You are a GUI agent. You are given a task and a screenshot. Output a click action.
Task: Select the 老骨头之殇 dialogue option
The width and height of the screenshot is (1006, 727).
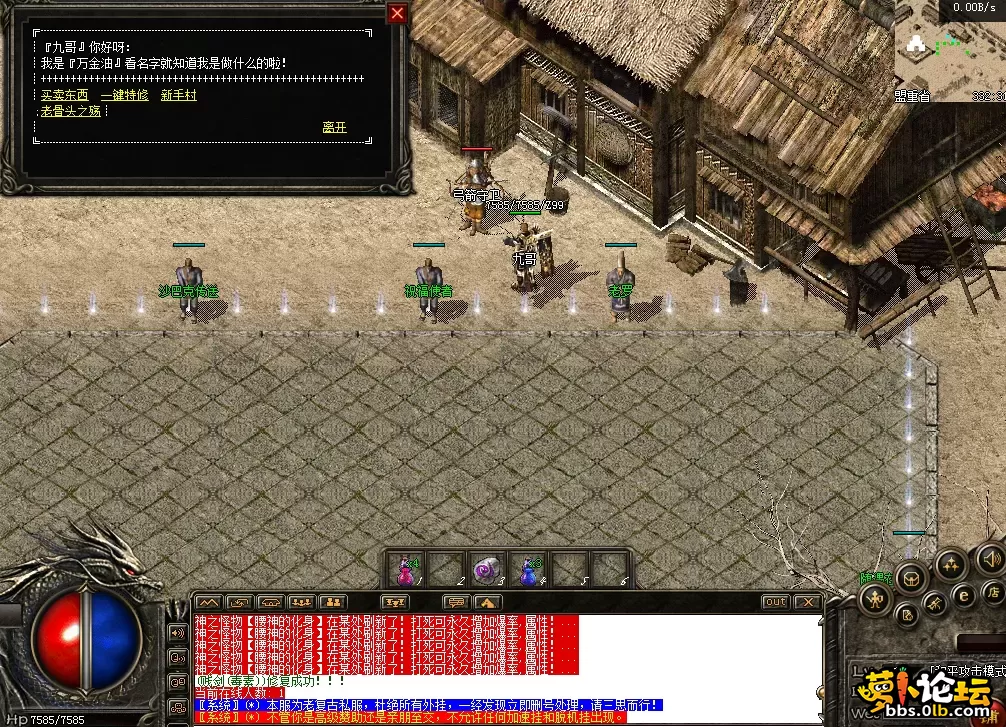click(71, 111)
